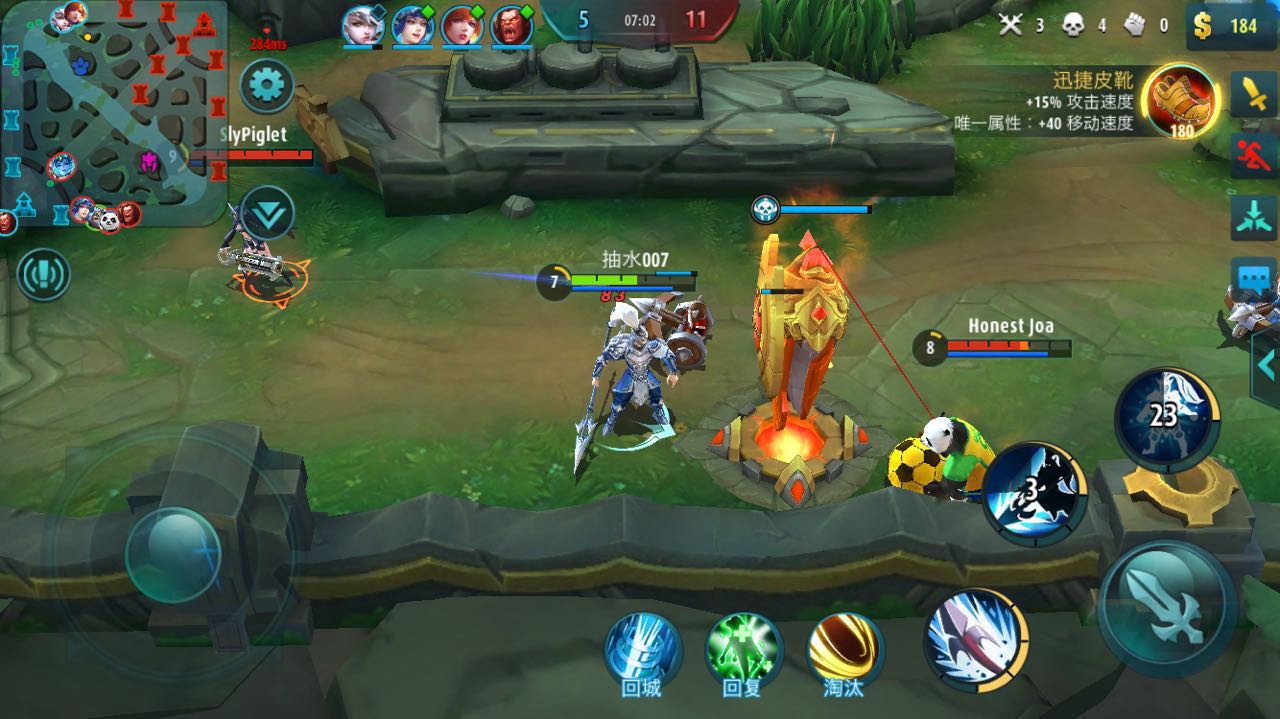
Task: Open the gear settings button
Action: (x=266, y=86)
